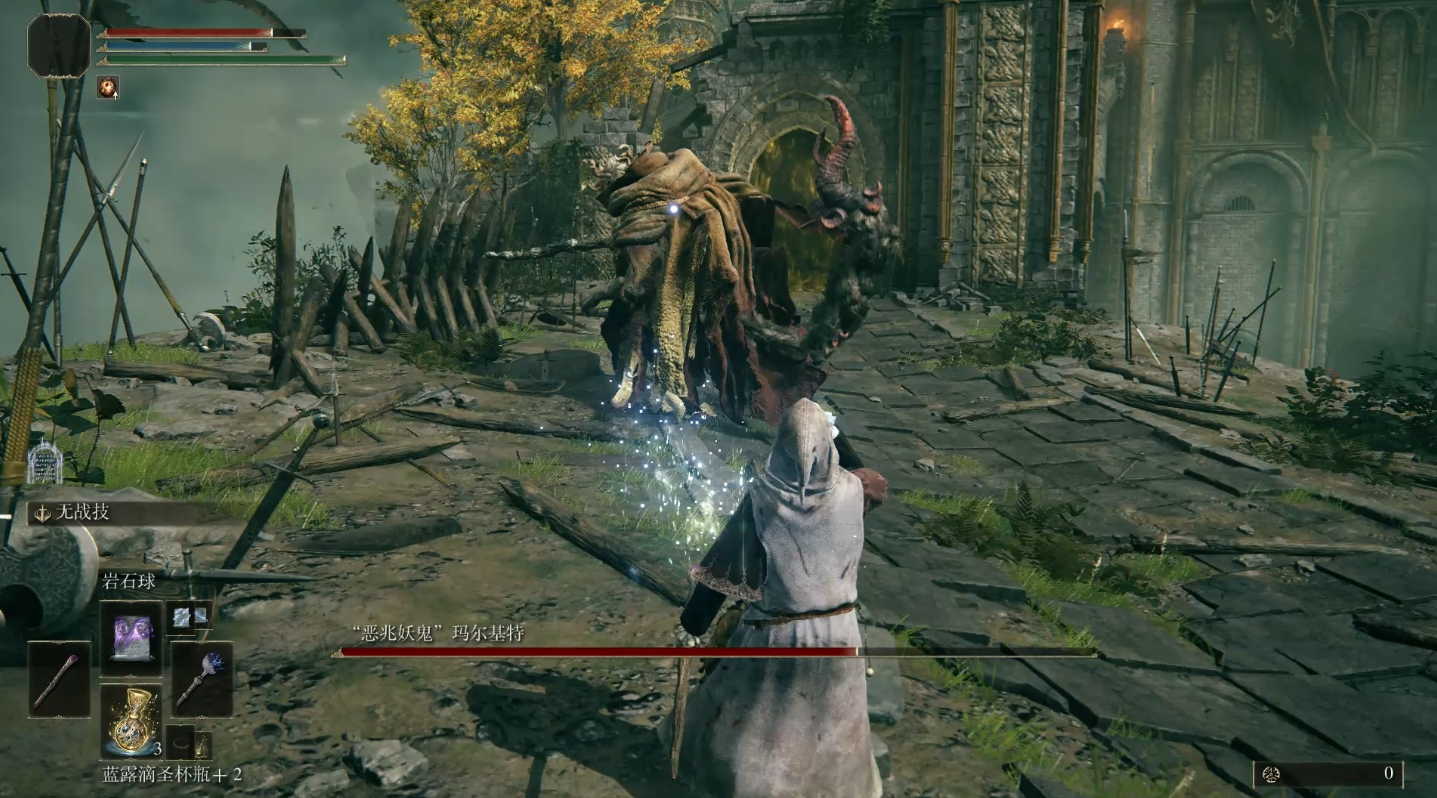
Task: Click the active buff status icon
Action: (x=107, y=87)
